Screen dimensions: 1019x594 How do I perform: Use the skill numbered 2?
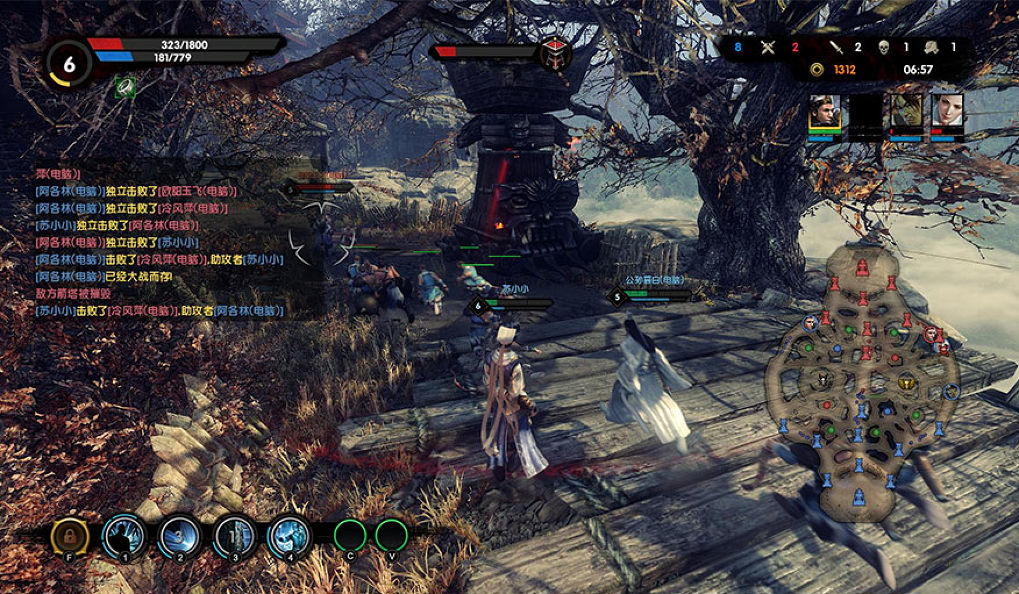pyautogui.click(x=180, y=536)
